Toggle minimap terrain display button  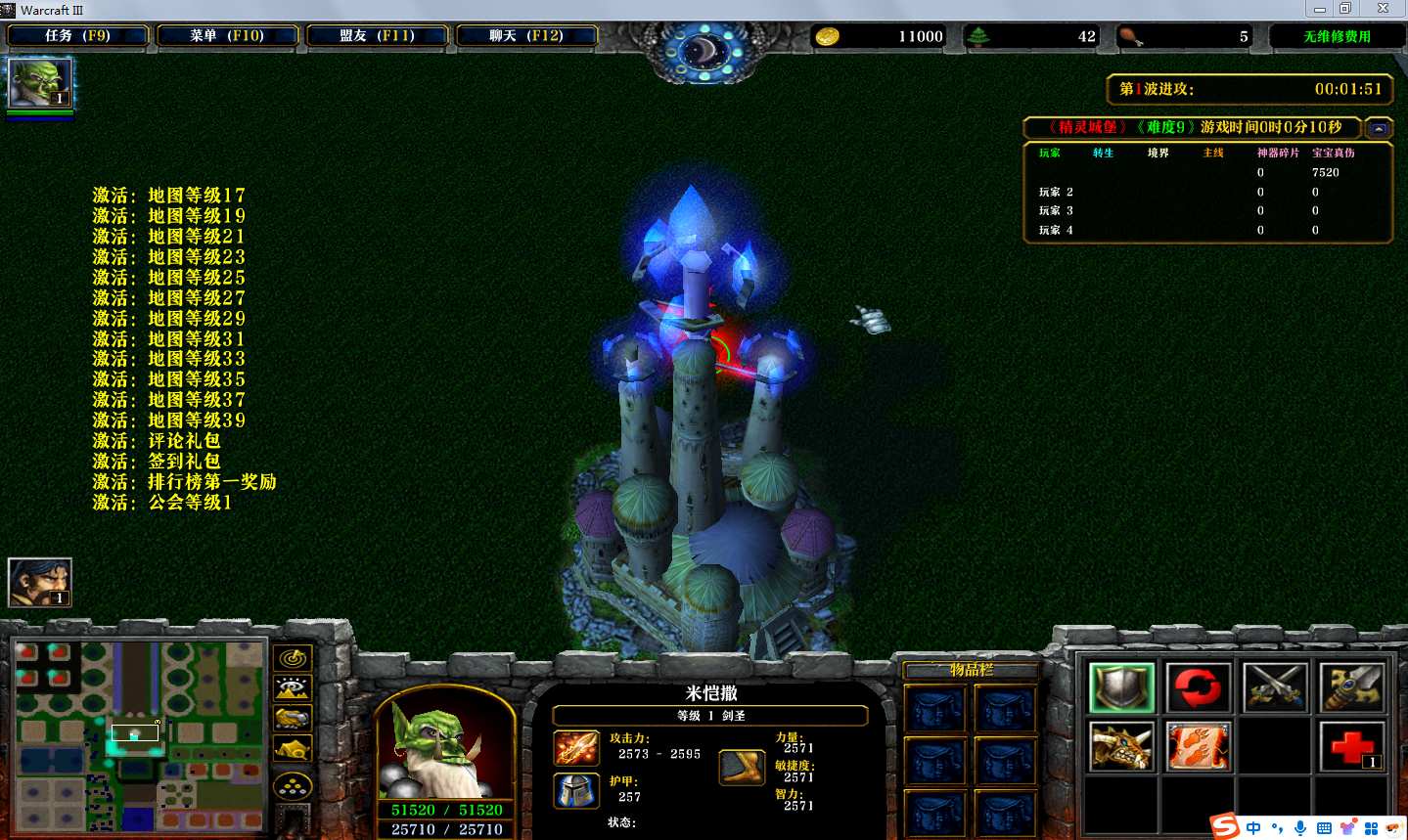tap(293, 688)
